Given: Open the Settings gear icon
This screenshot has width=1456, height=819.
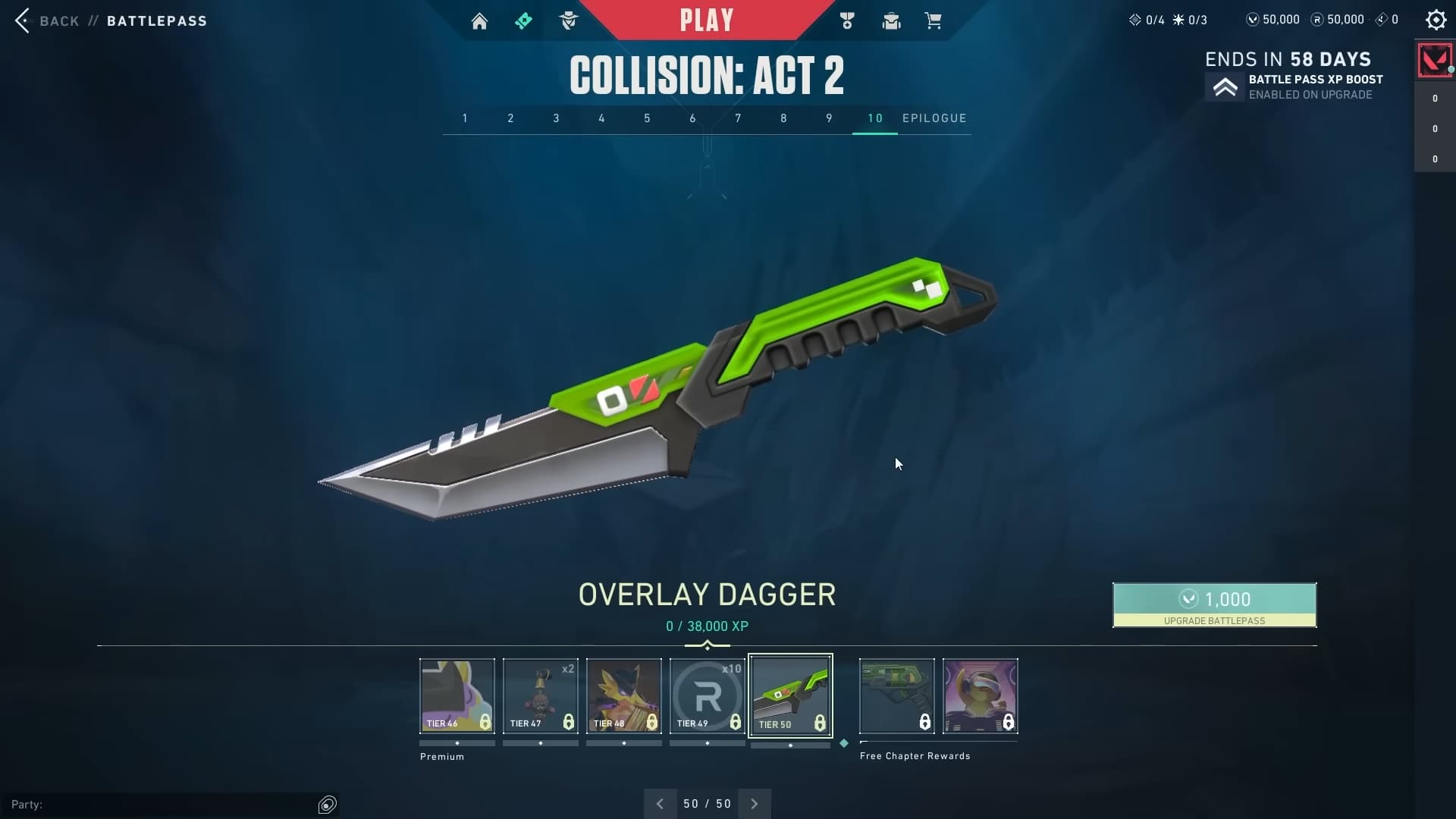Looking at the screenshot, I should (x=1436, y=20).
